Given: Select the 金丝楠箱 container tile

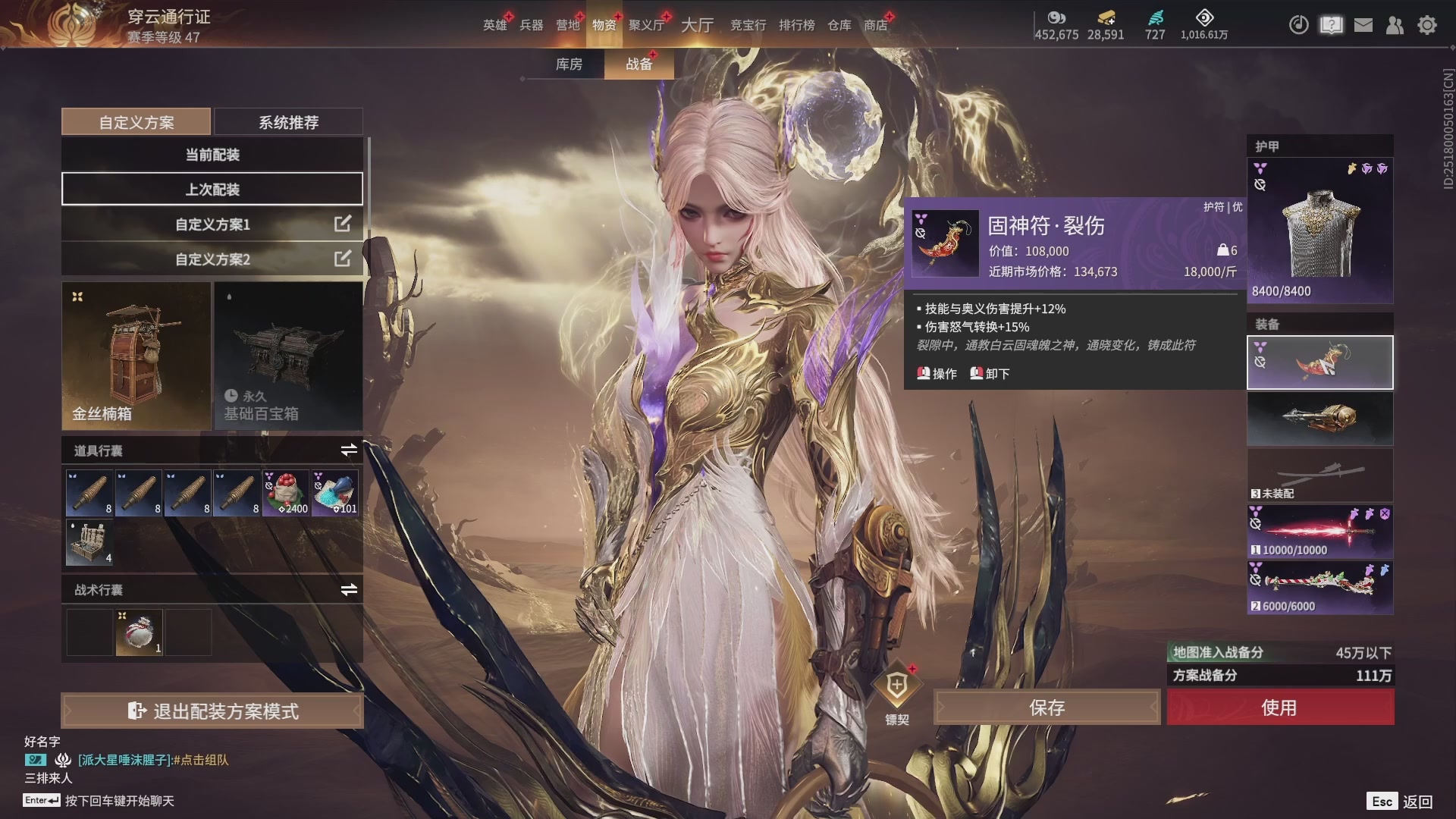Looking at the screenshot, I should point(136,356).
